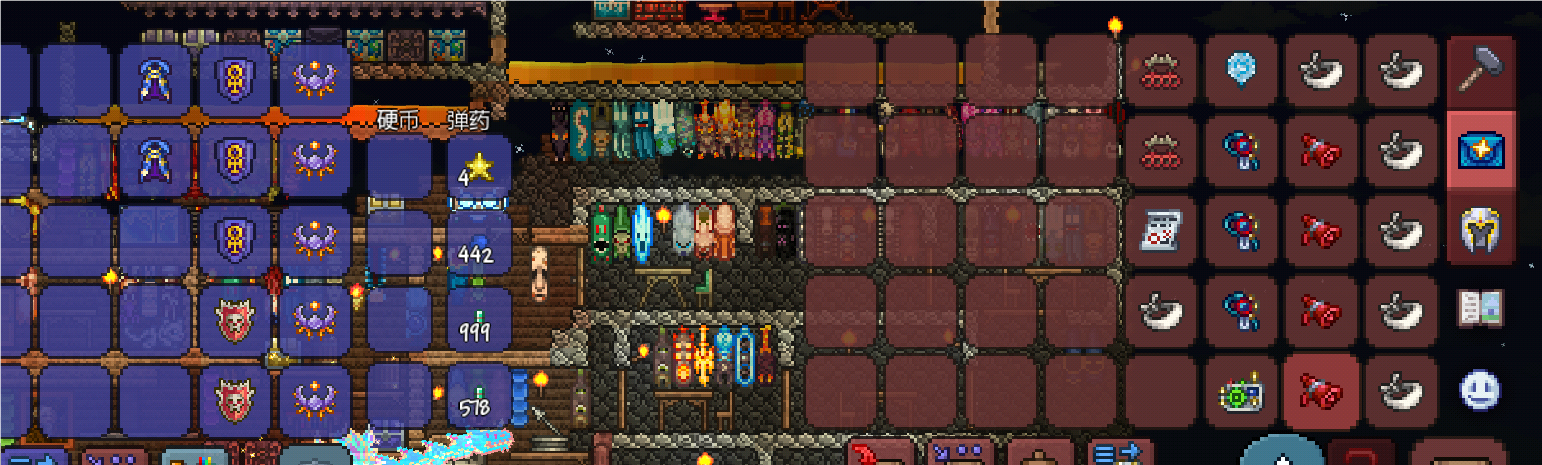Select the blue chest tab
This screenshot has width=1542, height=465.
(x=1481, y=150)
